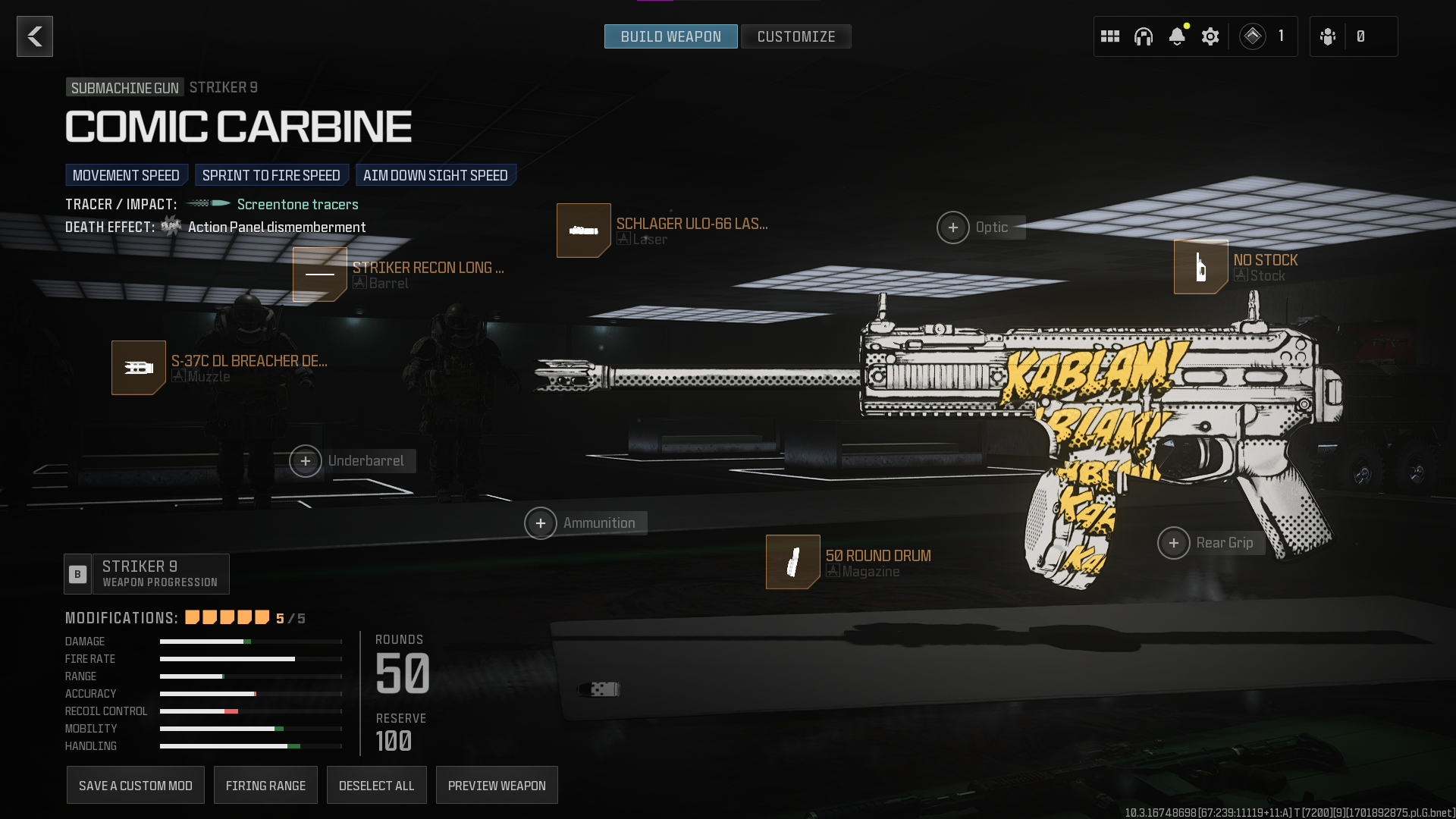Screen dimensions: 1456x819
Task: Select the 50 Round Drum magazine slot
Action: [793, 562]
